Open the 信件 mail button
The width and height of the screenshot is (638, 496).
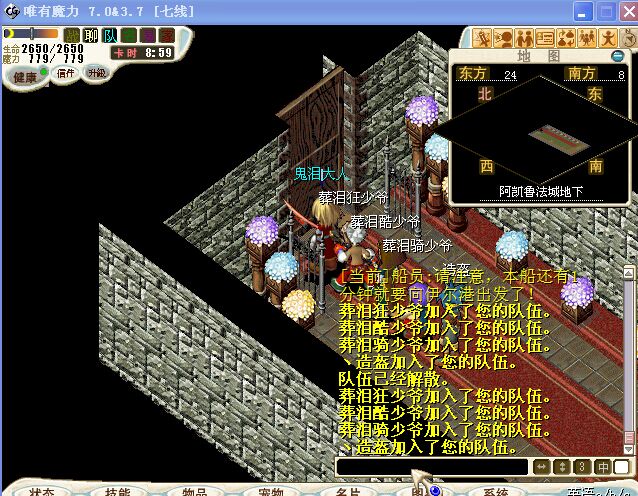(66, 73)
